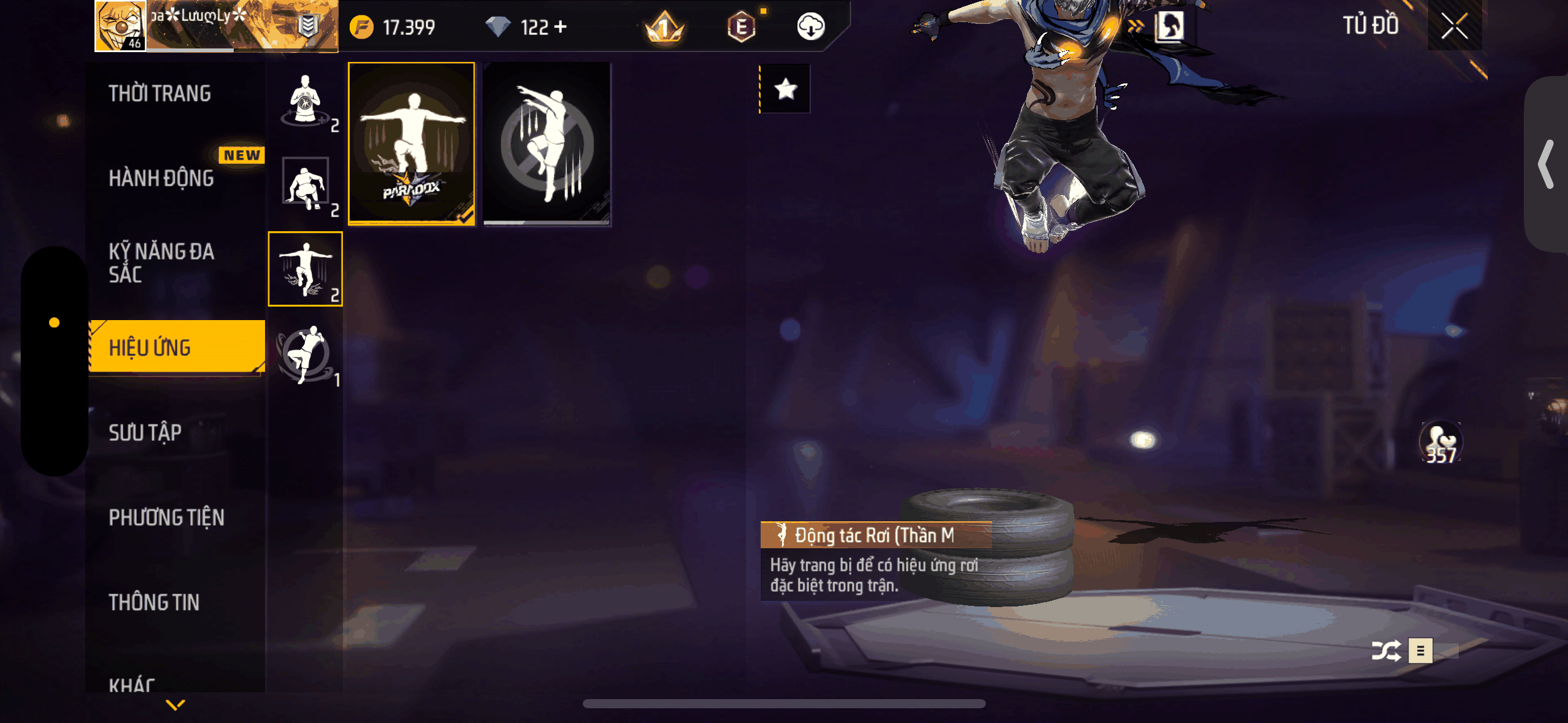1568x723 pixels.
Task: Choose the default fall effect card
Action: [547, 143]
